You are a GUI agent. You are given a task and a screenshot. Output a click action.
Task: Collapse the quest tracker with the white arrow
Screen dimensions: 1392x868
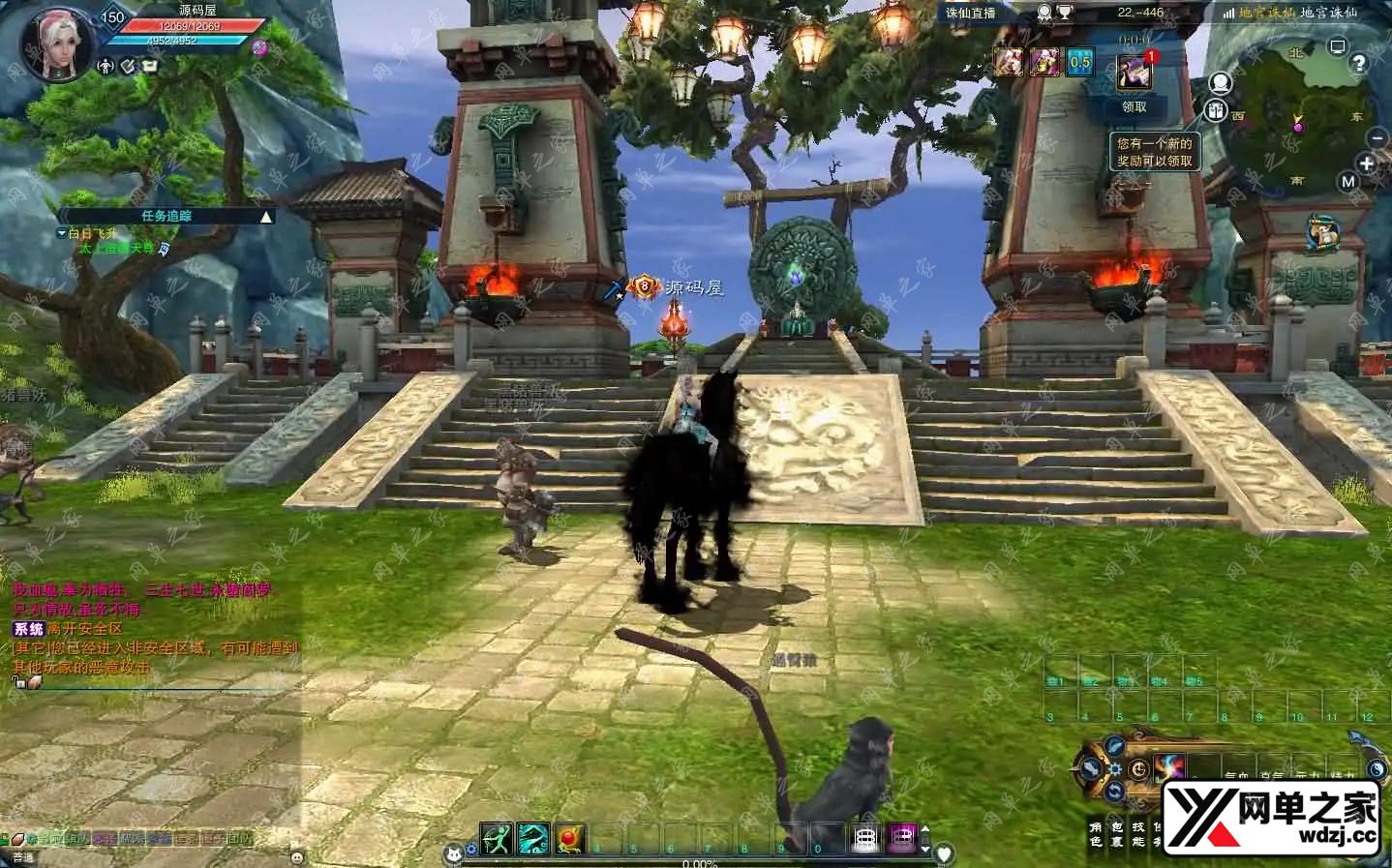coord(265,217)
